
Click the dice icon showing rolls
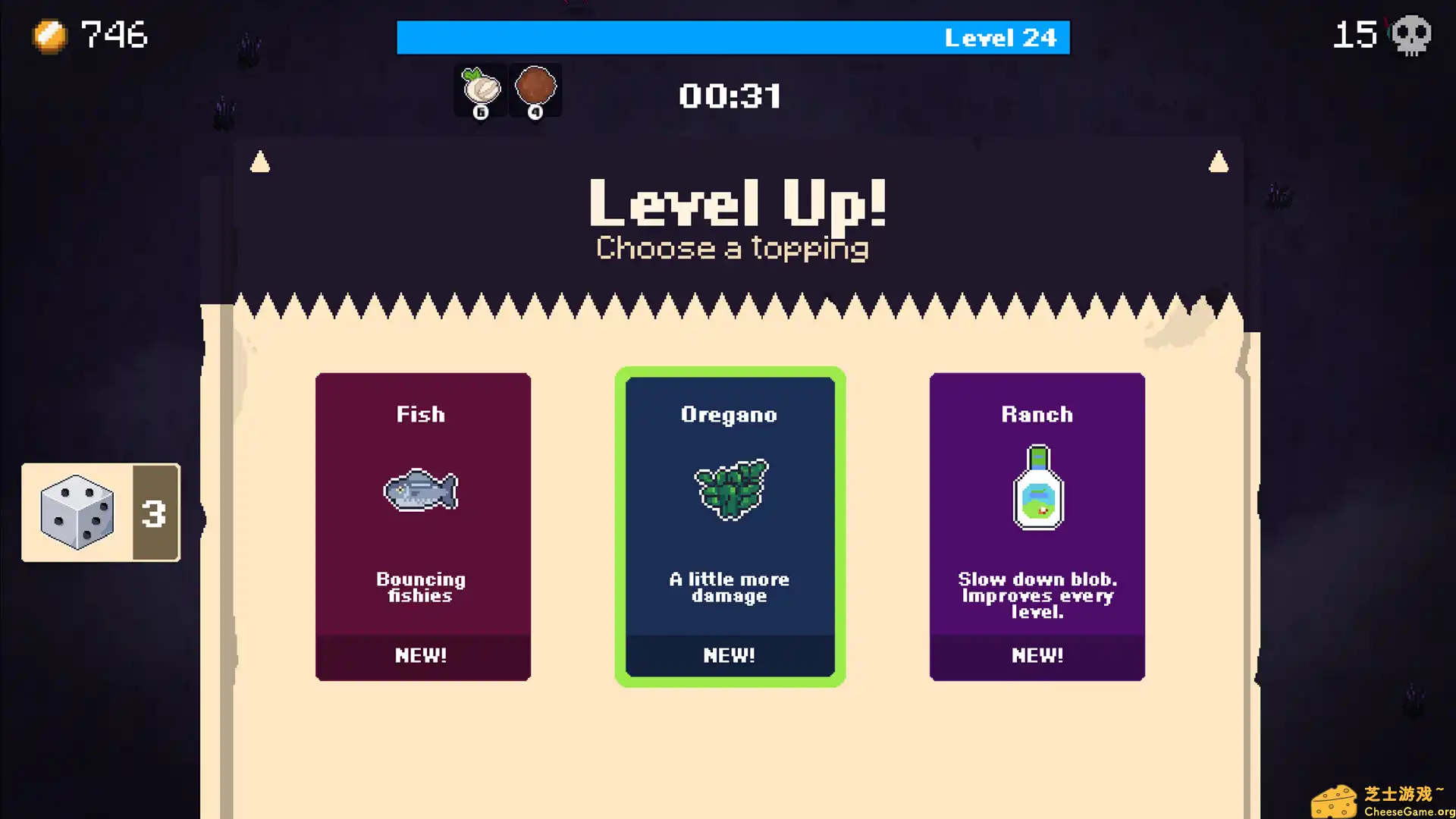[76, 512]
